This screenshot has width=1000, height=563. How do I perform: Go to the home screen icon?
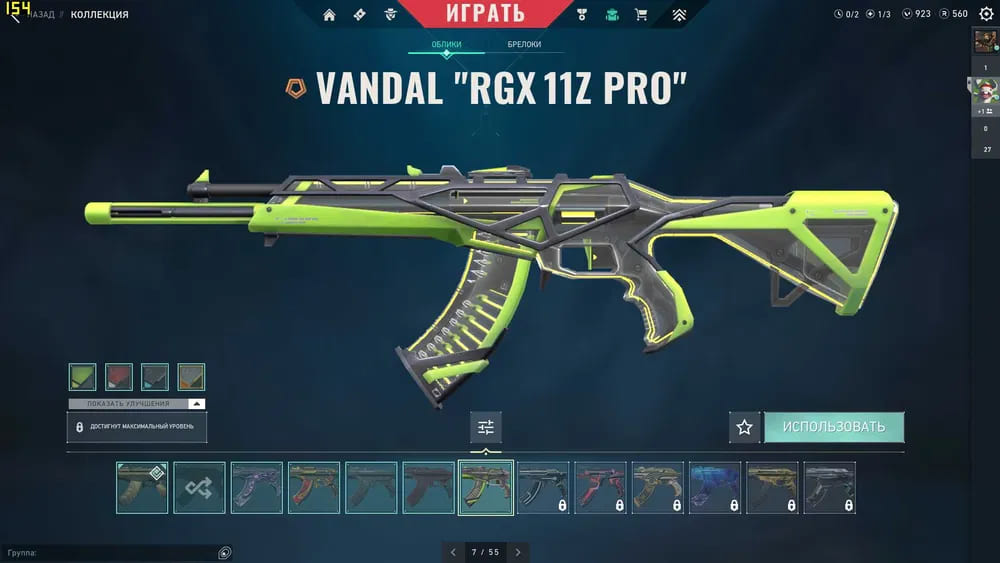click(329, 15)
